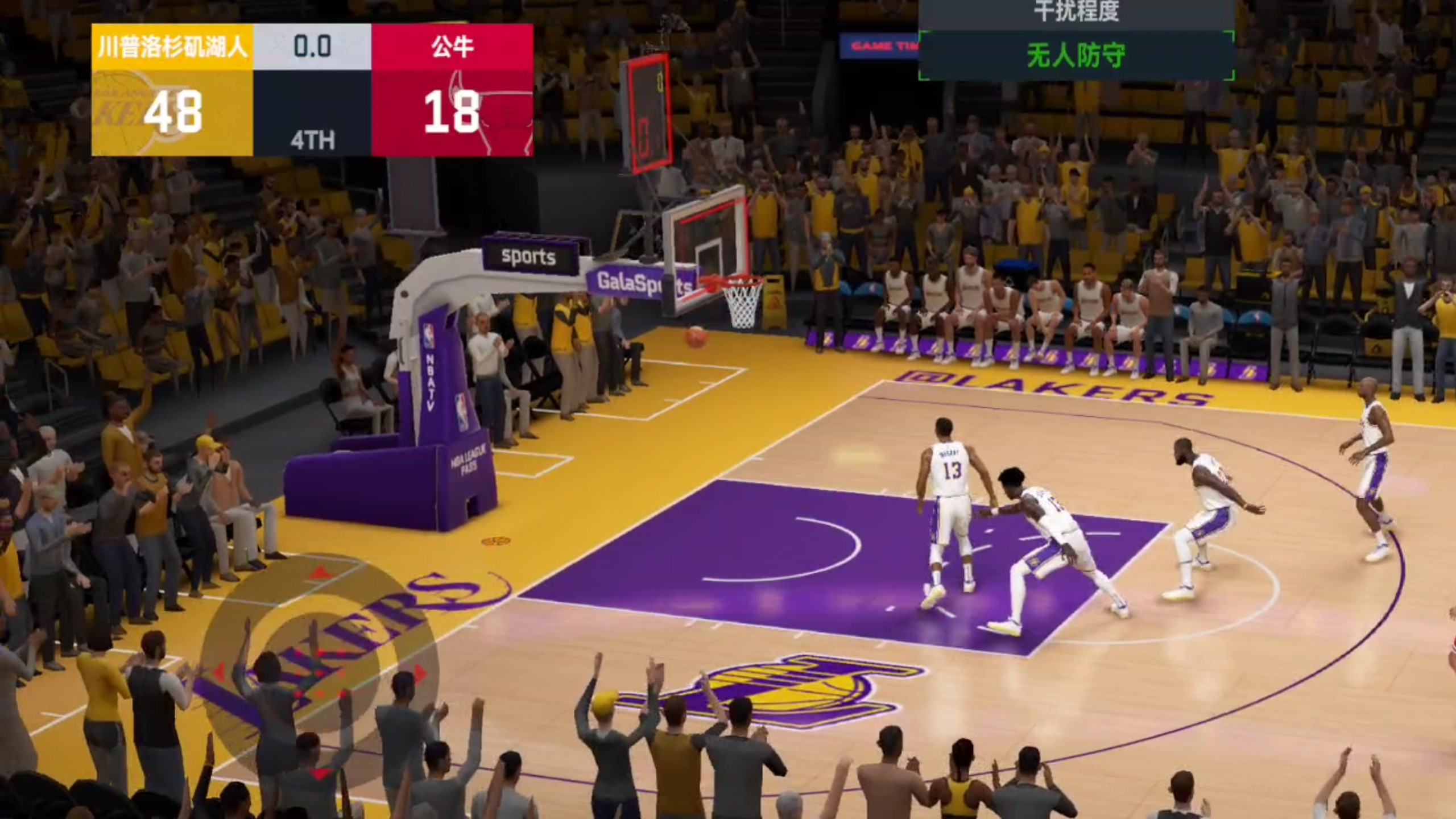Tap the virtual joystick's down arrow
Viewport: 1456px width, 819px height.
pos(320,773)
